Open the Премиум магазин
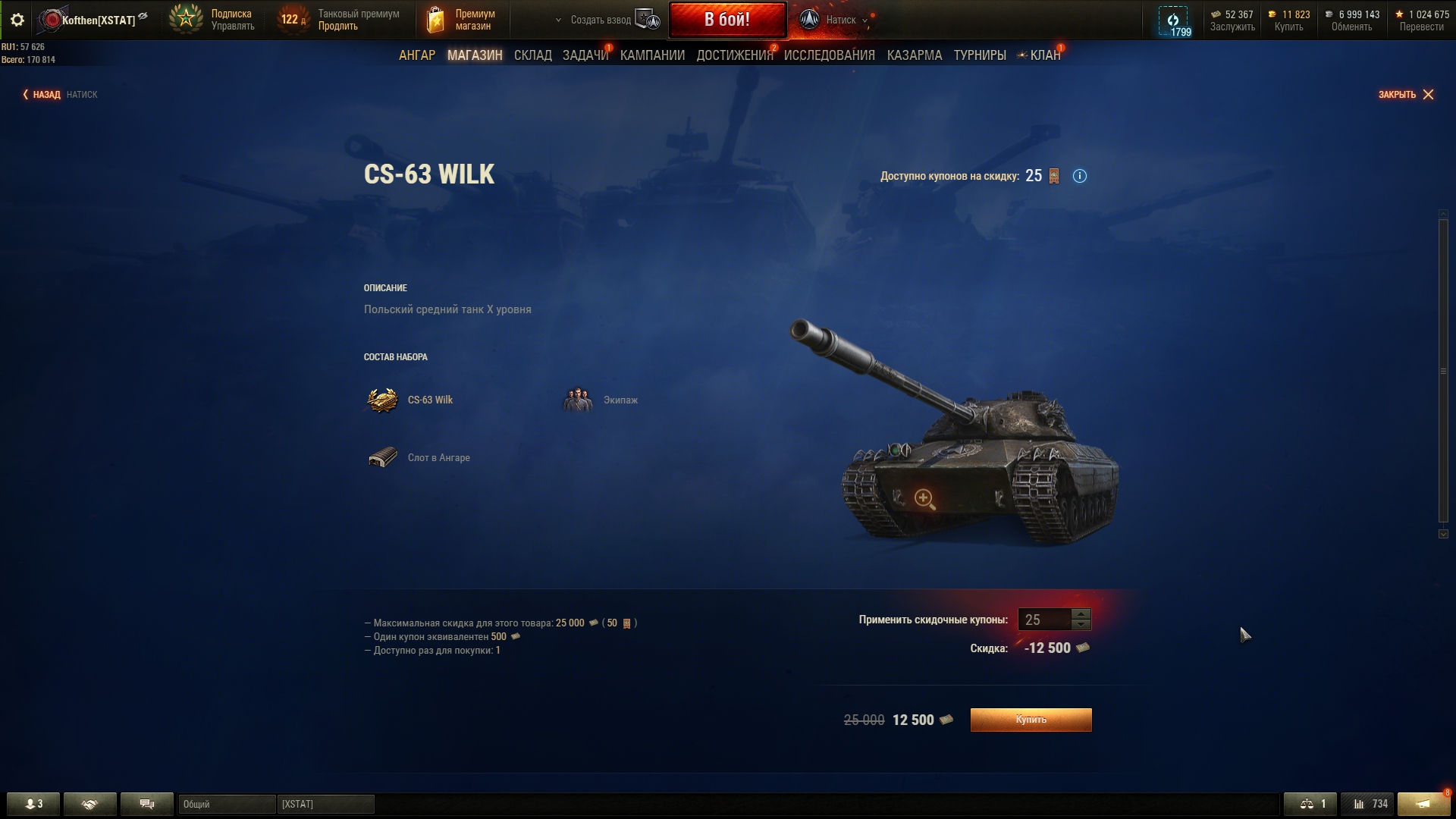1456x819 pixels. tap(461, 20)
